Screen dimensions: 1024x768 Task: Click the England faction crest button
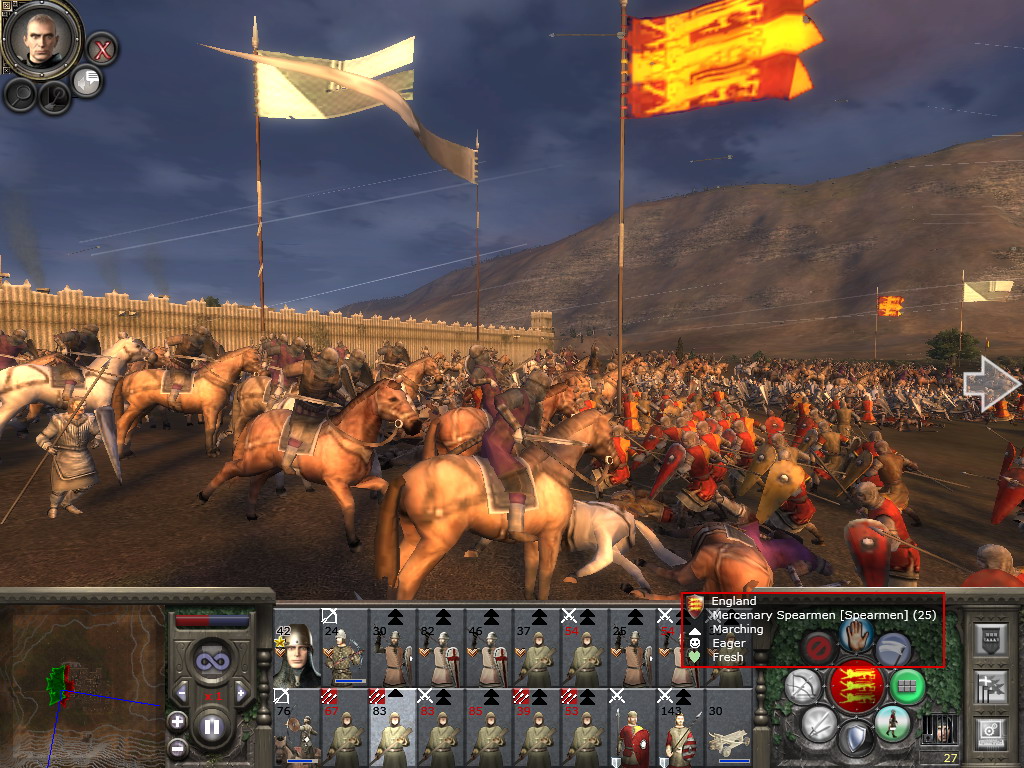click(x=854, y=686)
